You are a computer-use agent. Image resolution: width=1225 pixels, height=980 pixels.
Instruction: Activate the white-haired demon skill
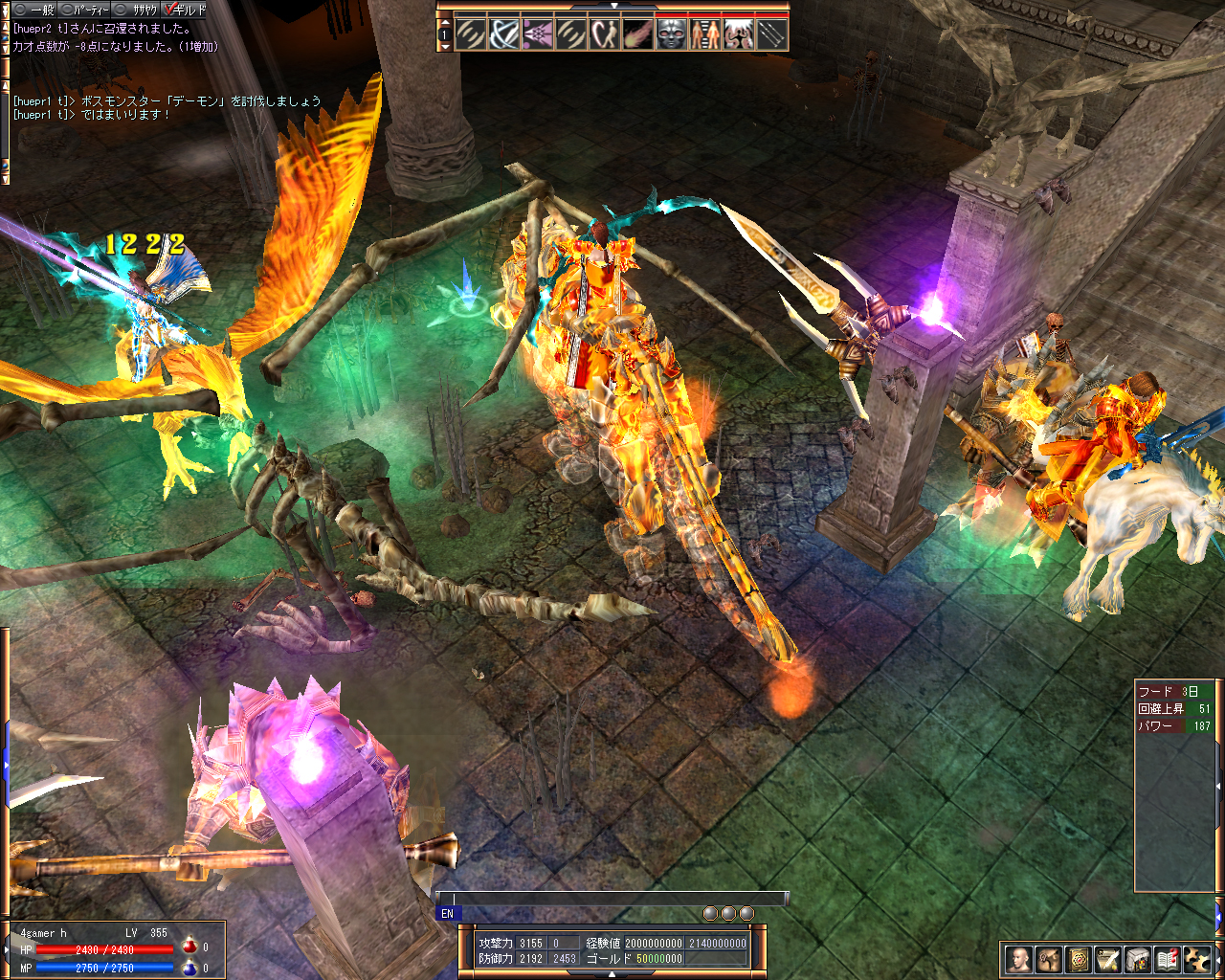coord(738,35)
